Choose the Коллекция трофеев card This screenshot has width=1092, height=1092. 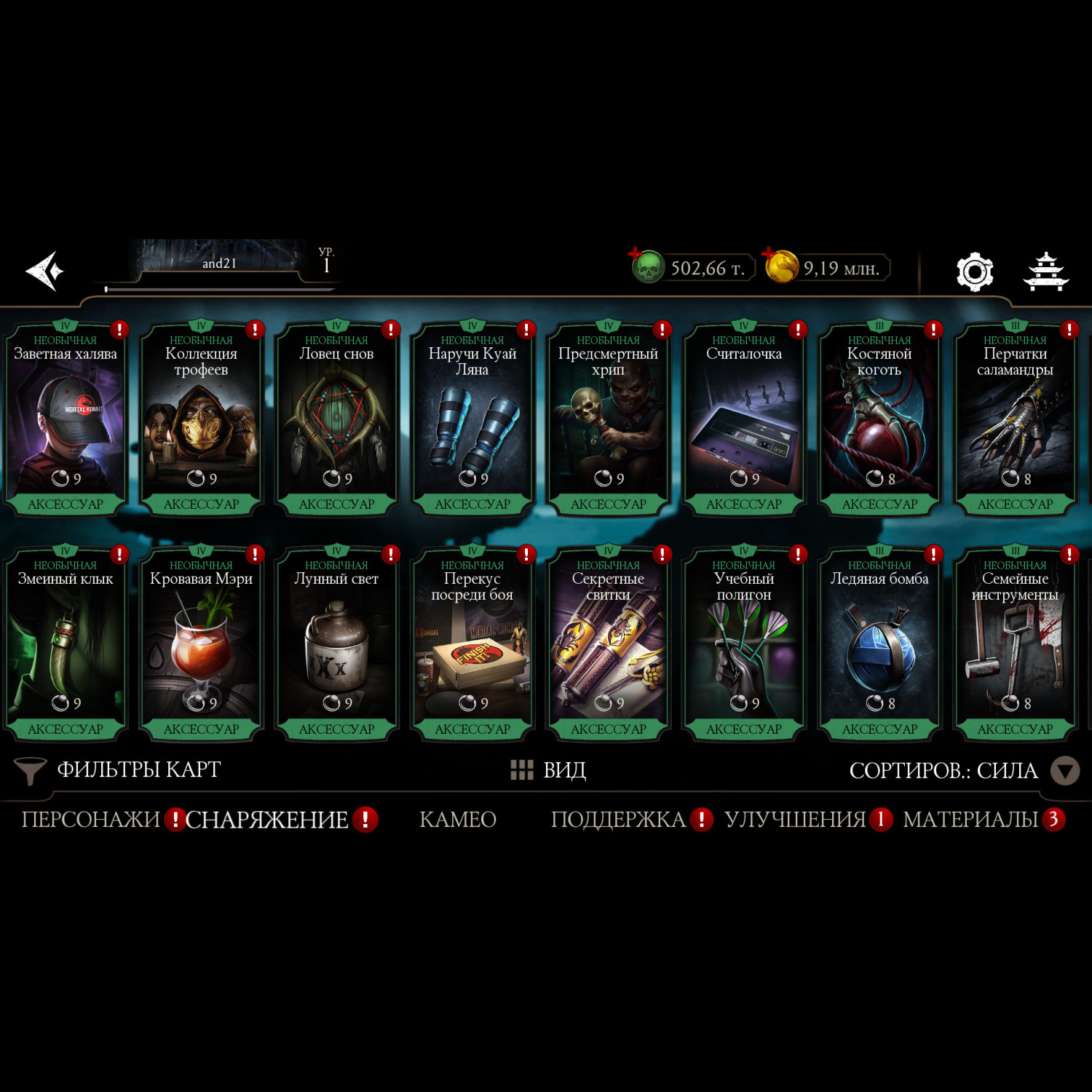coord(201,420)
